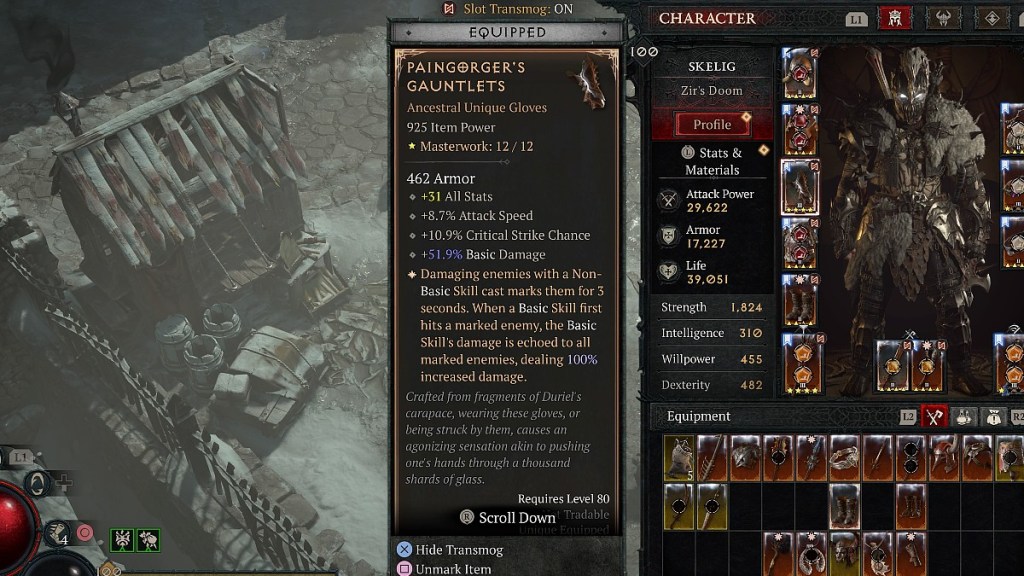
Task: Select the red horned helmet in inventory
Action: click(x=944, y=457)
